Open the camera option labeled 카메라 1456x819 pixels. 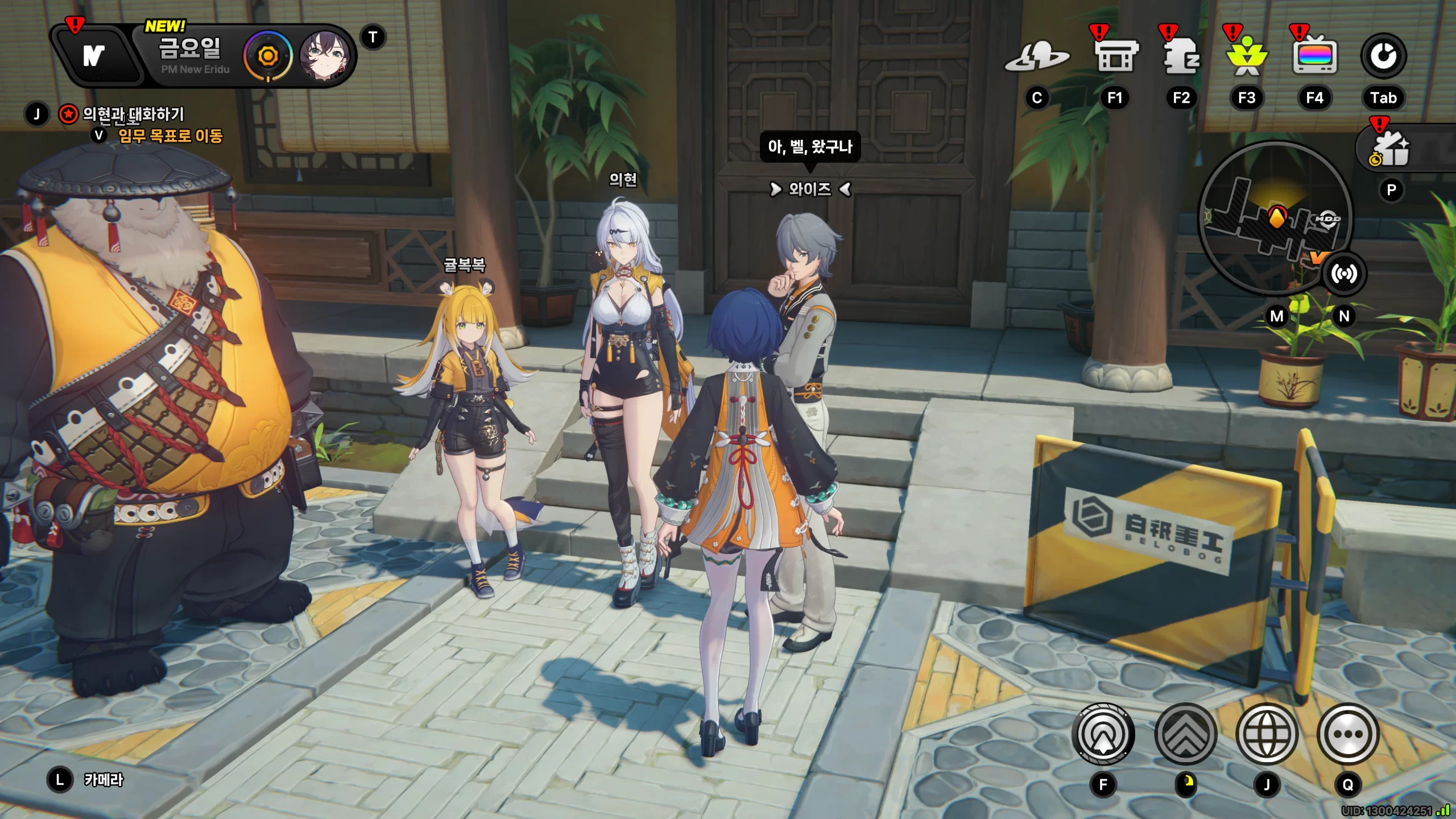tap(103, 780)
